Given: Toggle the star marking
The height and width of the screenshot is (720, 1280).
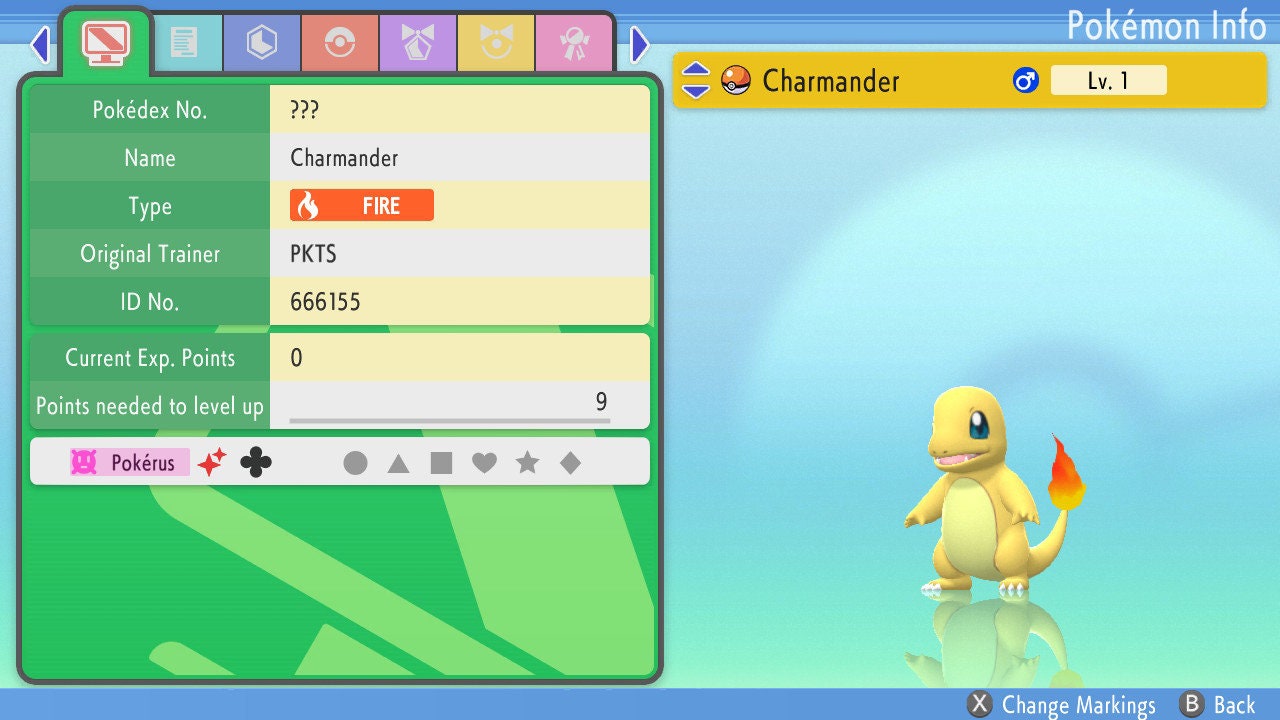Looking at the screenshot, I should click(x=527, y=463).
